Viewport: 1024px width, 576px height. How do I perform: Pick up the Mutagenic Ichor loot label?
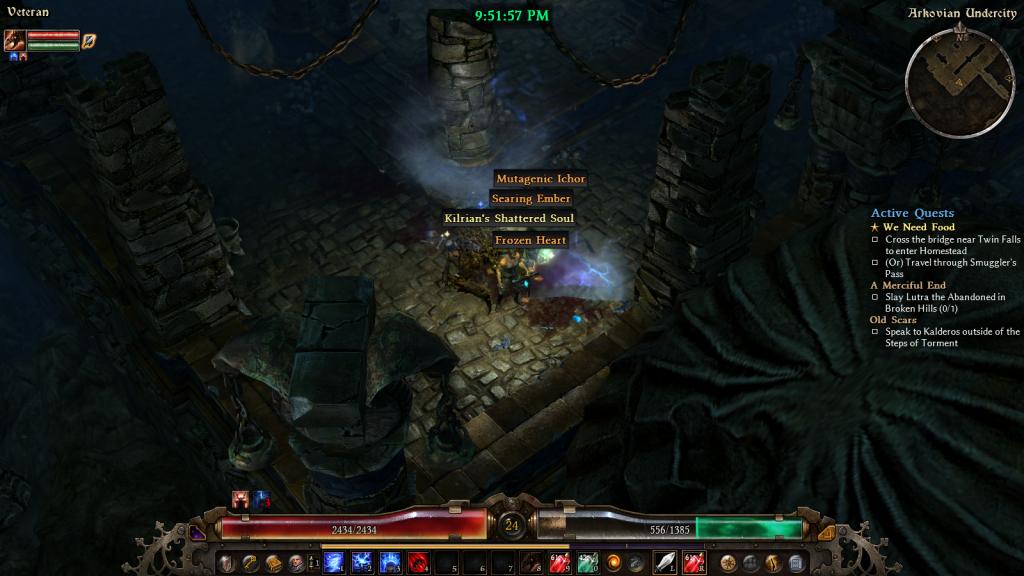(540, 179)
